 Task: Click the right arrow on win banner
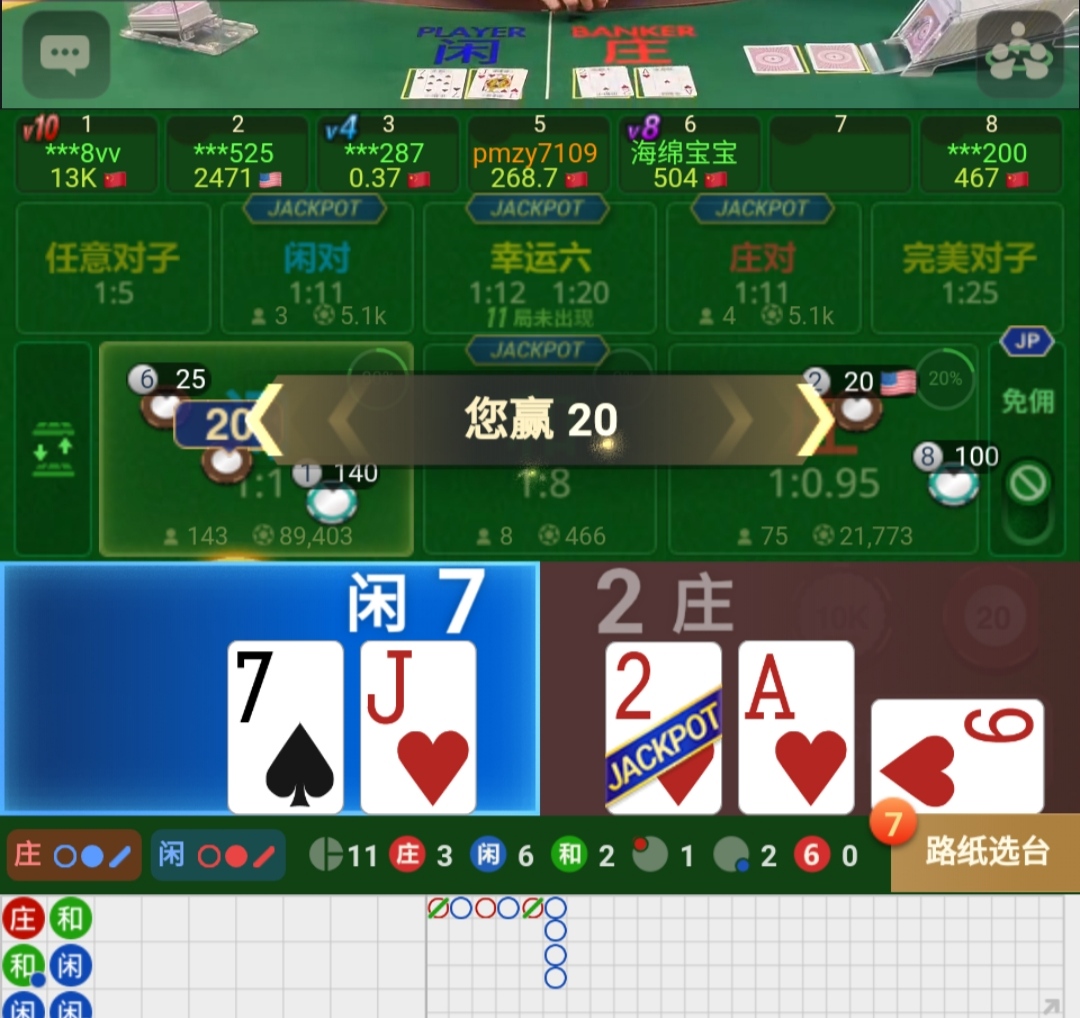814,420
